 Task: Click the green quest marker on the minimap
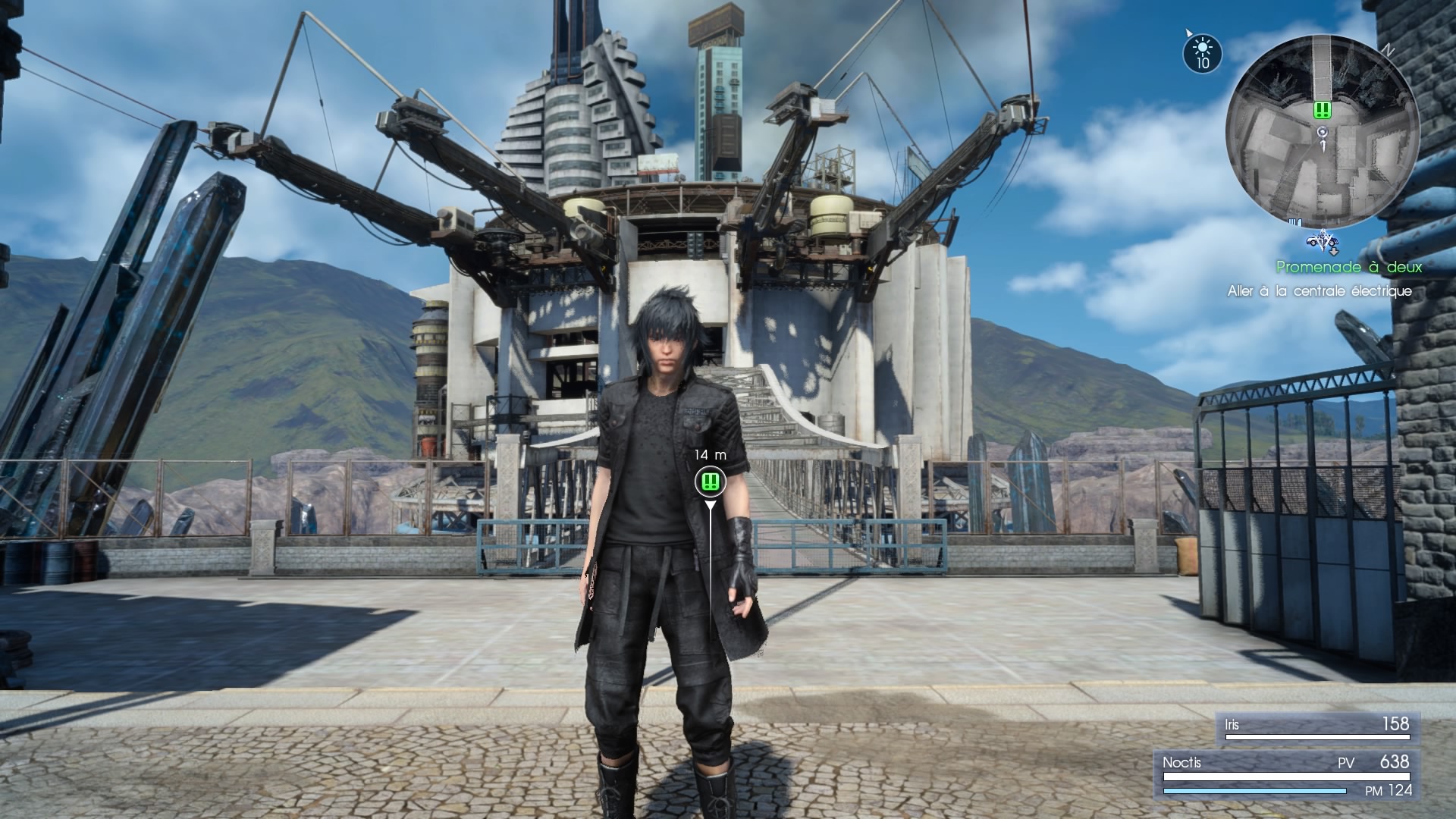click(1323, 110)
